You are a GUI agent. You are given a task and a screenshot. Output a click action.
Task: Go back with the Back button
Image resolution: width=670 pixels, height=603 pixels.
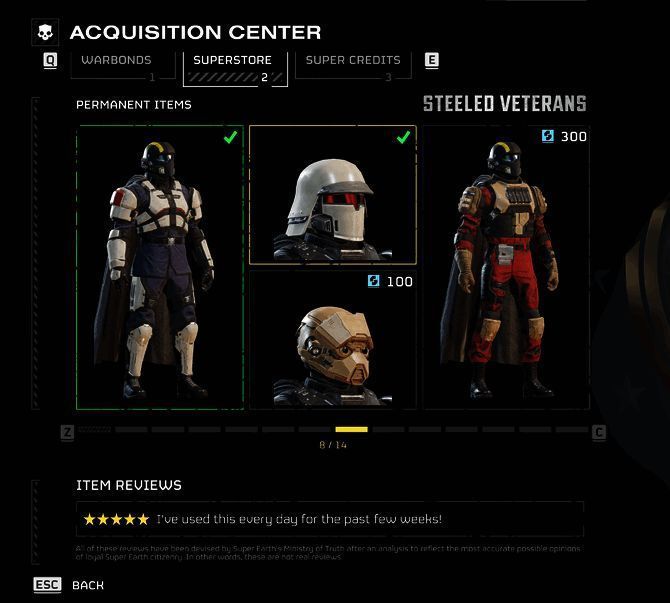point(87,585)
